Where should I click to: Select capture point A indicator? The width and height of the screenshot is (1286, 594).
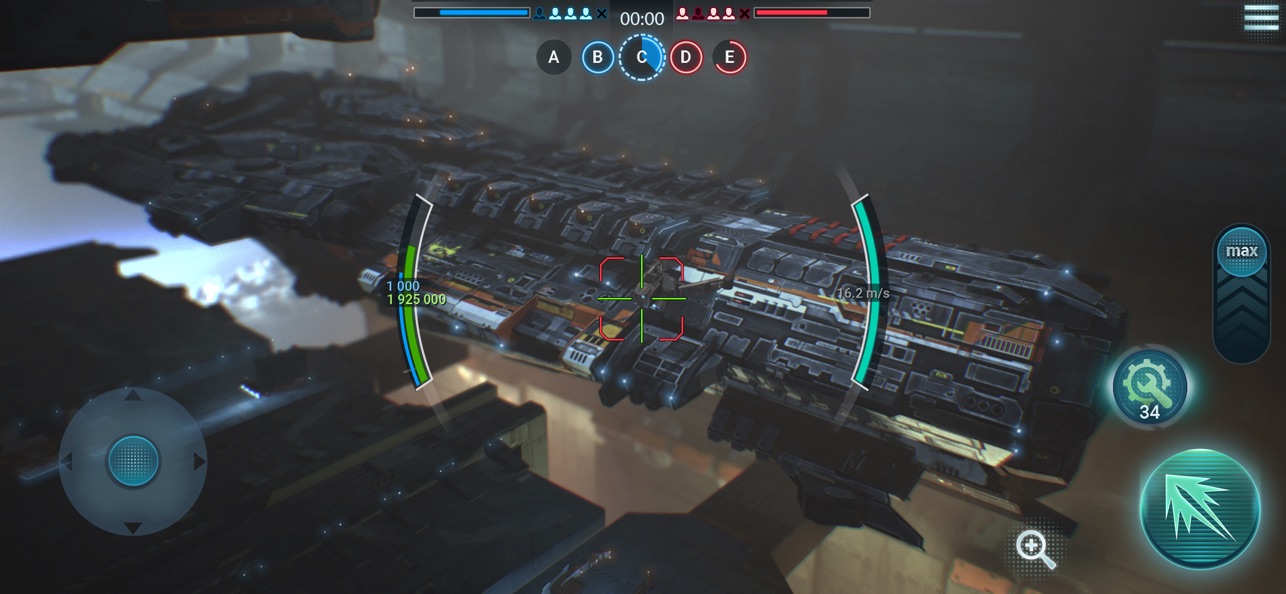554,57
